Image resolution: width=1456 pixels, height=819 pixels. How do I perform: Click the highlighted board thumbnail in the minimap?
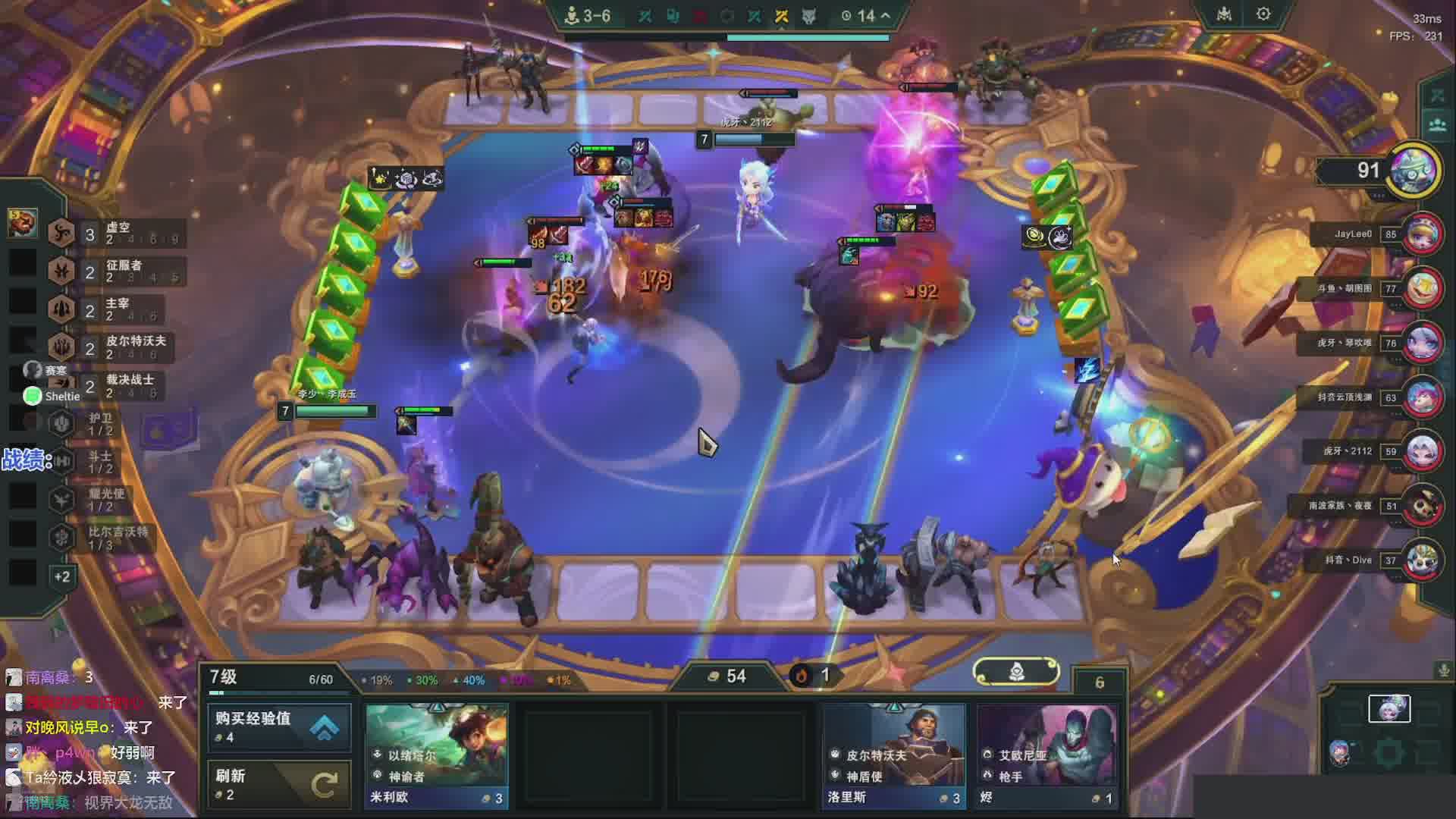pyautogui.click(x=1389, y=708)
